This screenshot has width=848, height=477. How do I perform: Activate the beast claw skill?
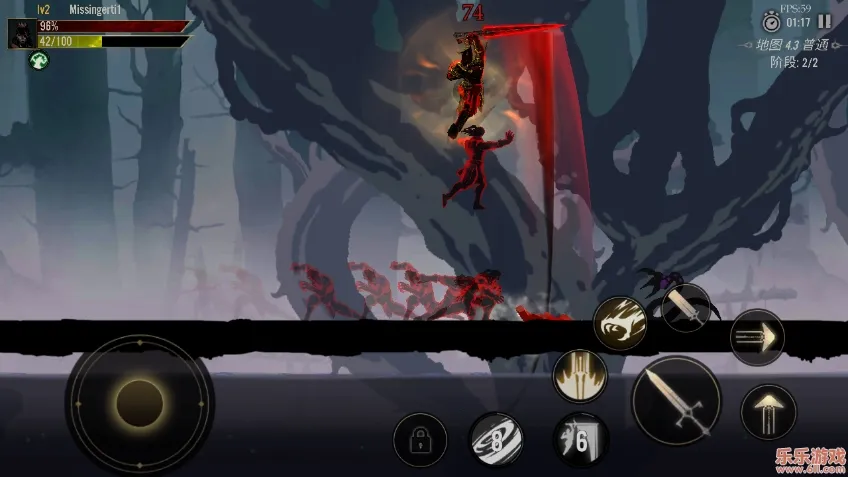(620, 323)
